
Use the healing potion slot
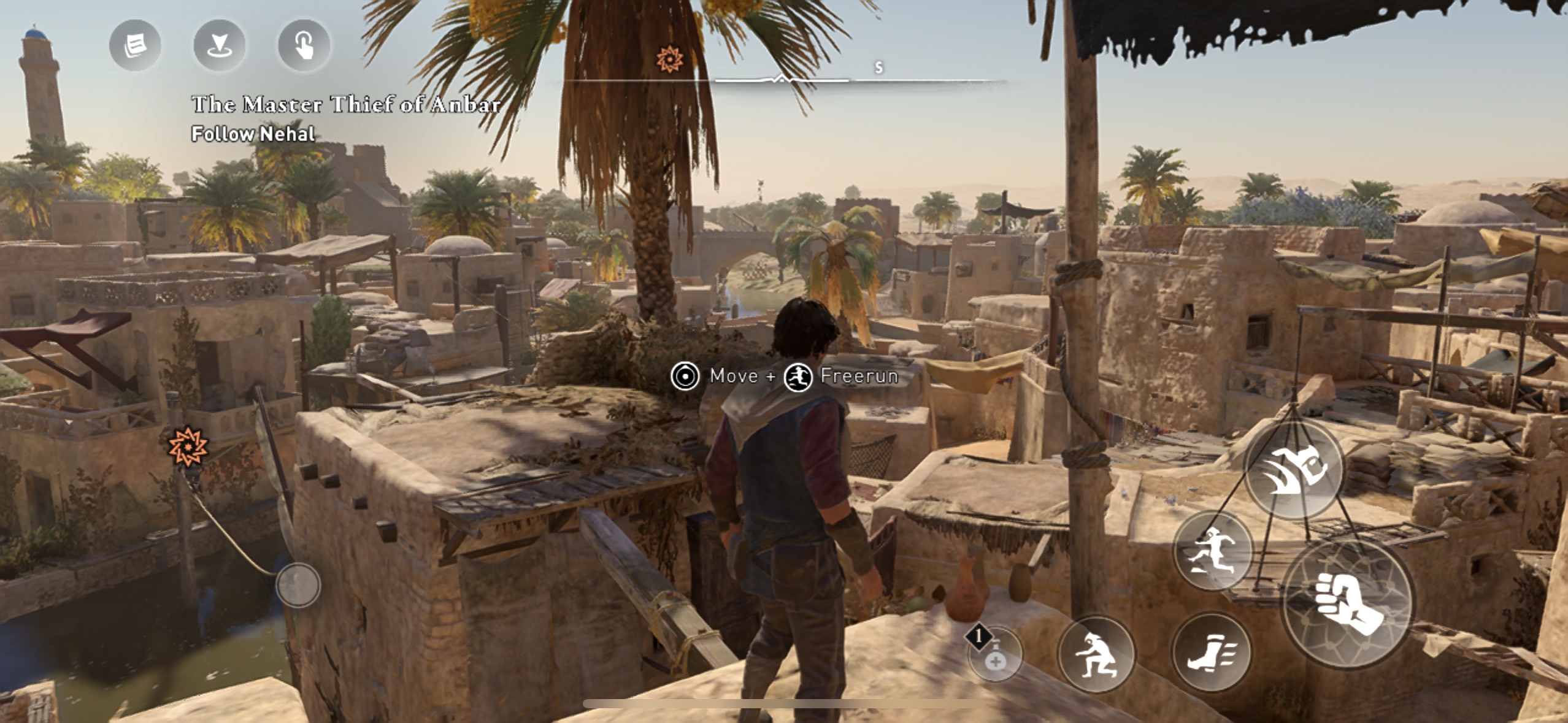[x=994, y=654]
